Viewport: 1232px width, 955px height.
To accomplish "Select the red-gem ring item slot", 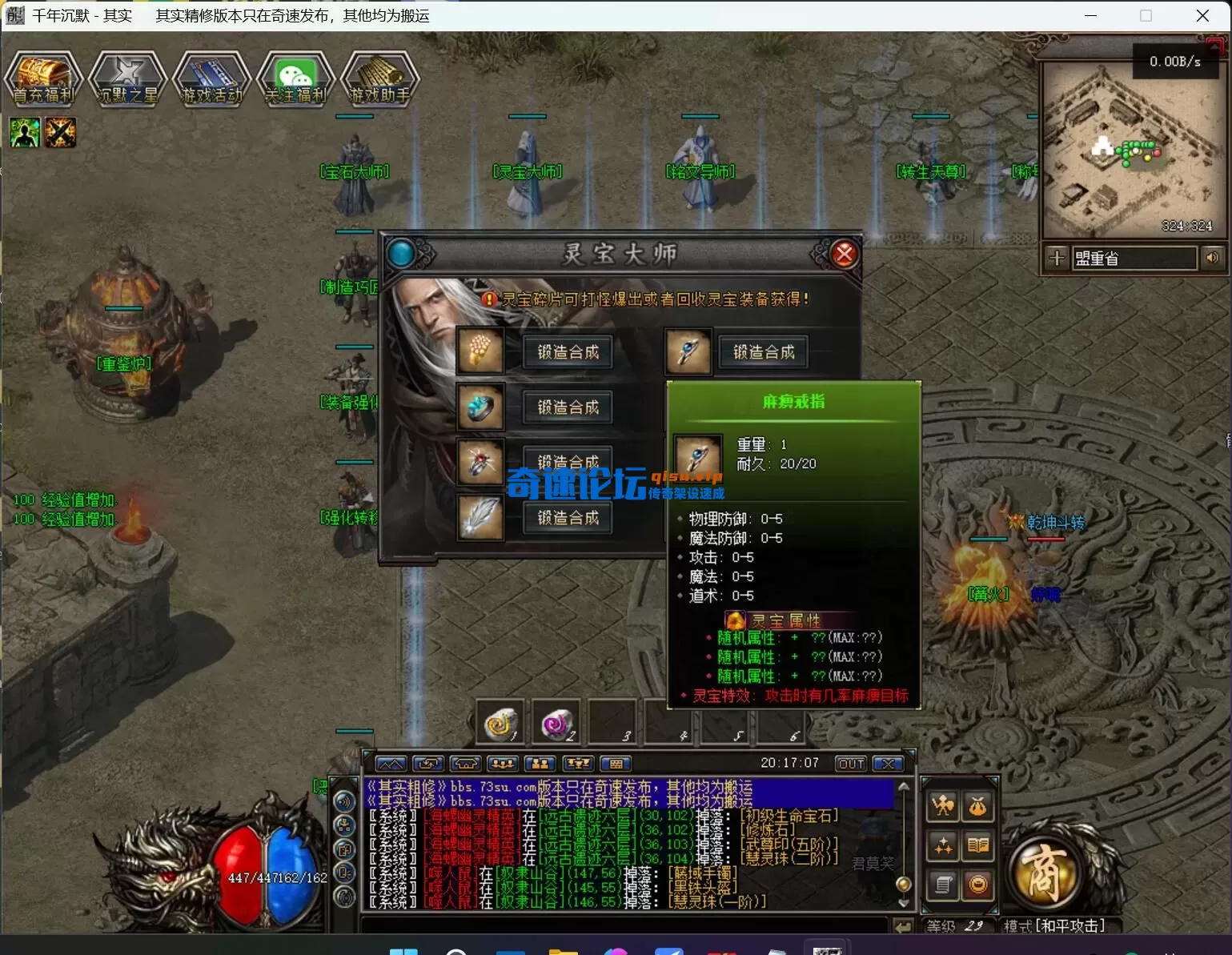I will coord(480,463).
